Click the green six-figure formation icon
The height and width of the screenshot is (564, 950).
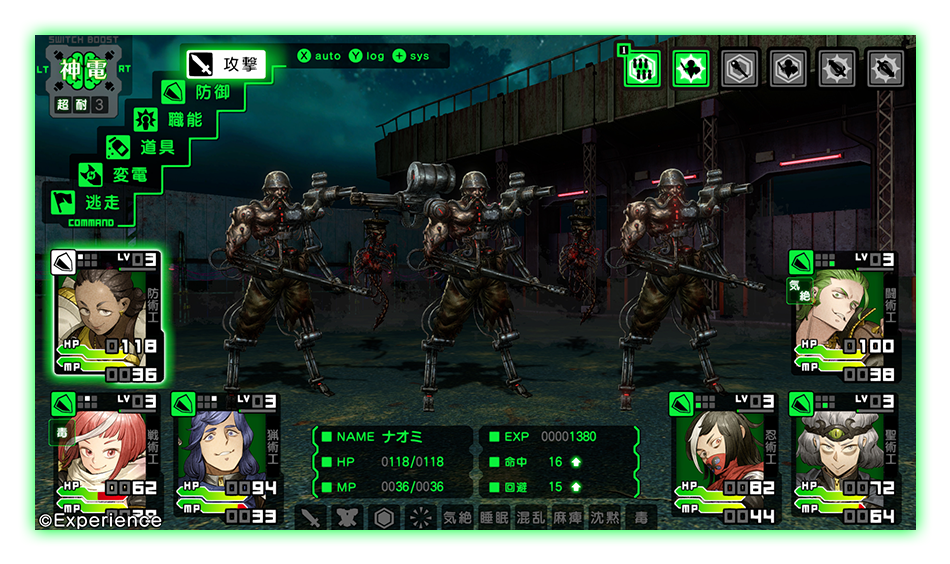coord(640,68)
